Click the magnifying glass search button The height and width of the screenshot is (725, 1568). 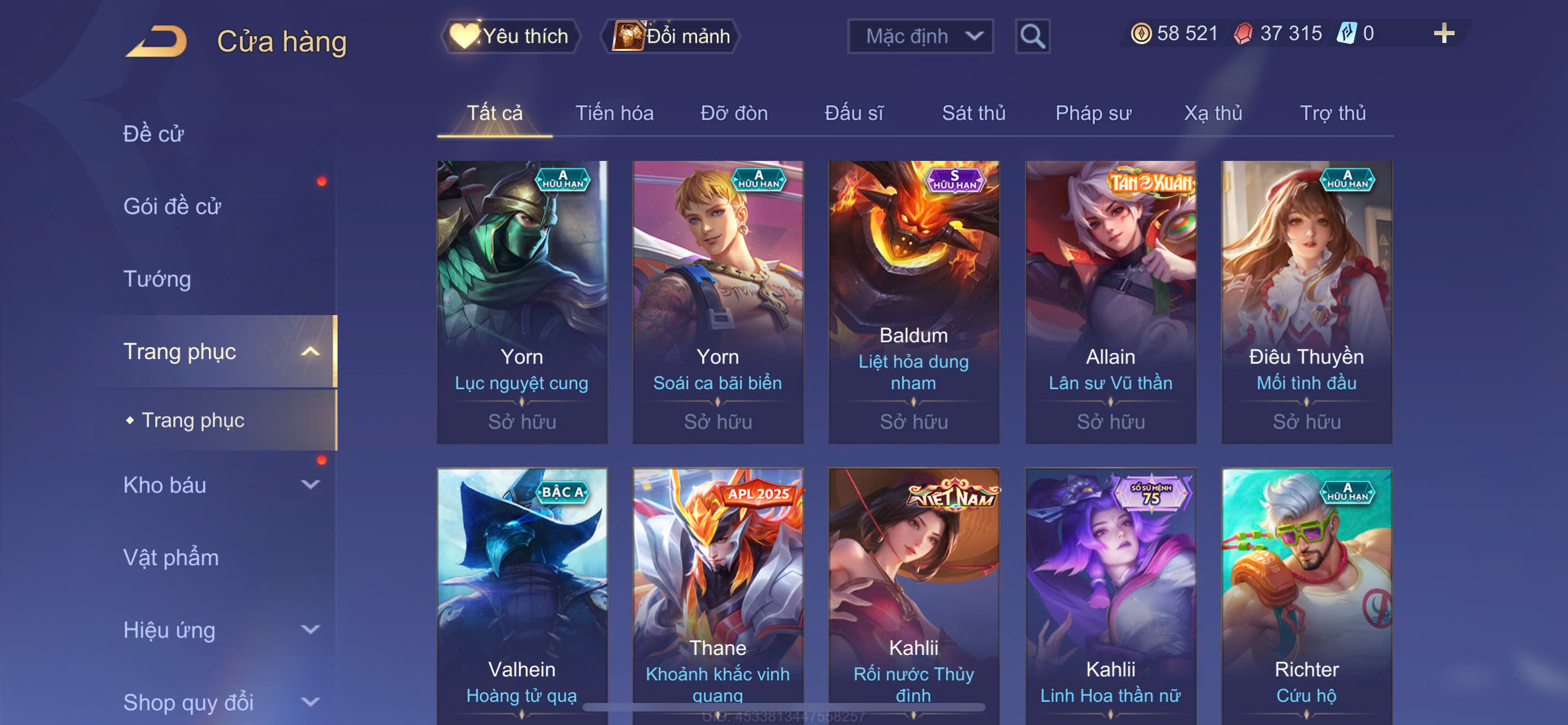pos(1032,37)
